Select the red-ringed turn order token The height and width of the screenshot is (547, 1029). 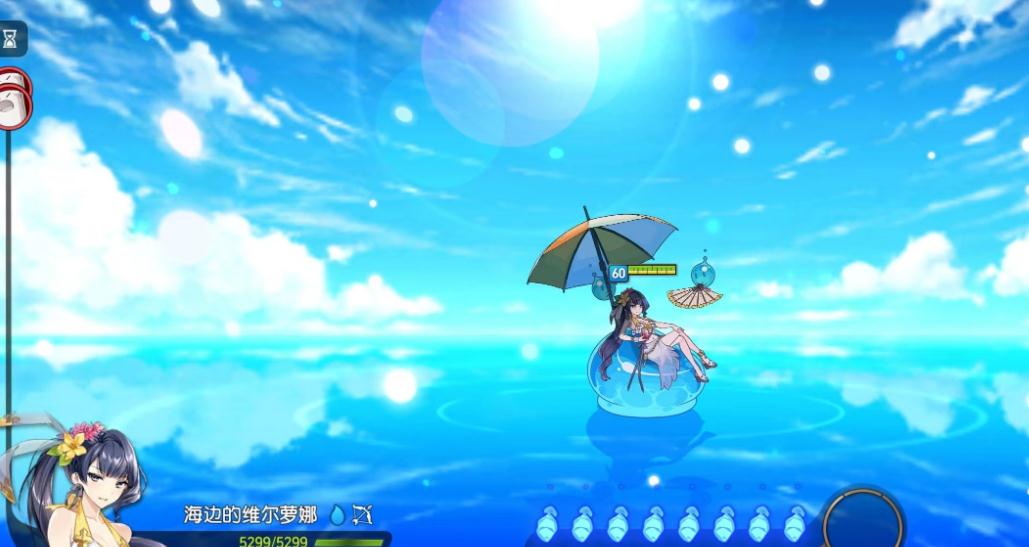[14, 98]
